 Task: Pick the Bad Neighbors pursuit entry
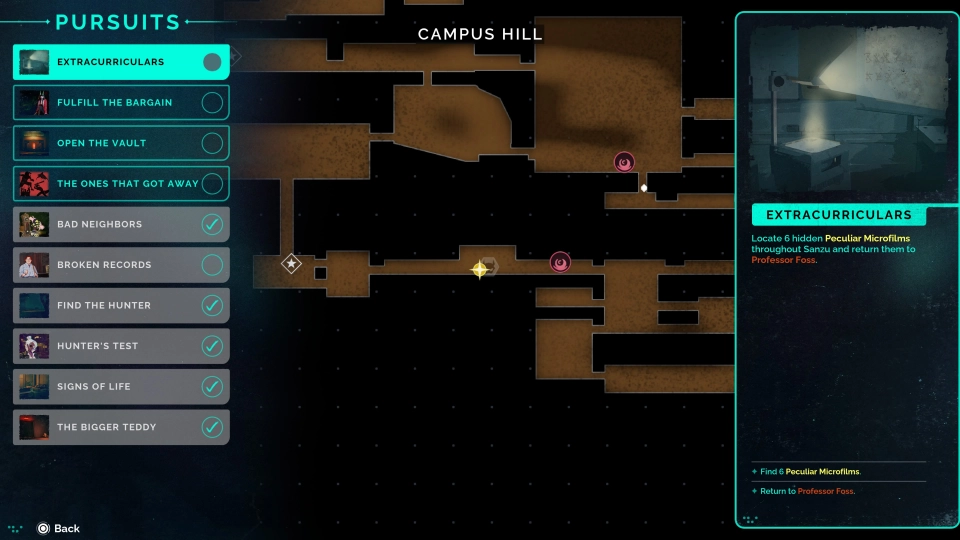[x=99, y=224]
